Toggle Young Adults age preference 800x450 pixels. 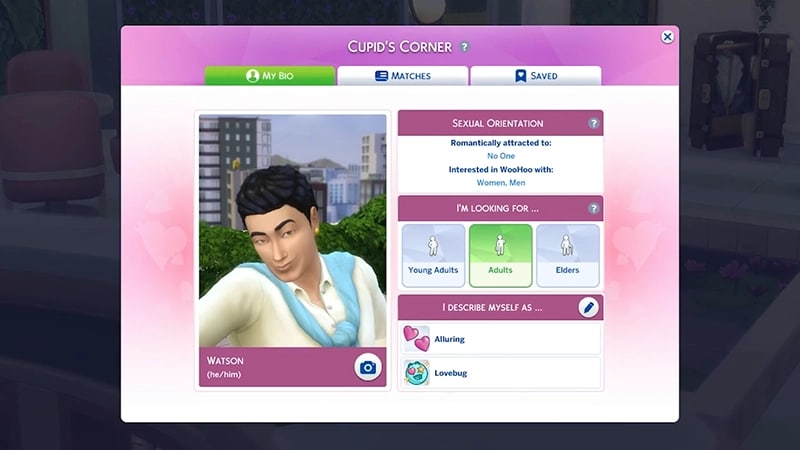pyautogui.click(x=433, y=255)
